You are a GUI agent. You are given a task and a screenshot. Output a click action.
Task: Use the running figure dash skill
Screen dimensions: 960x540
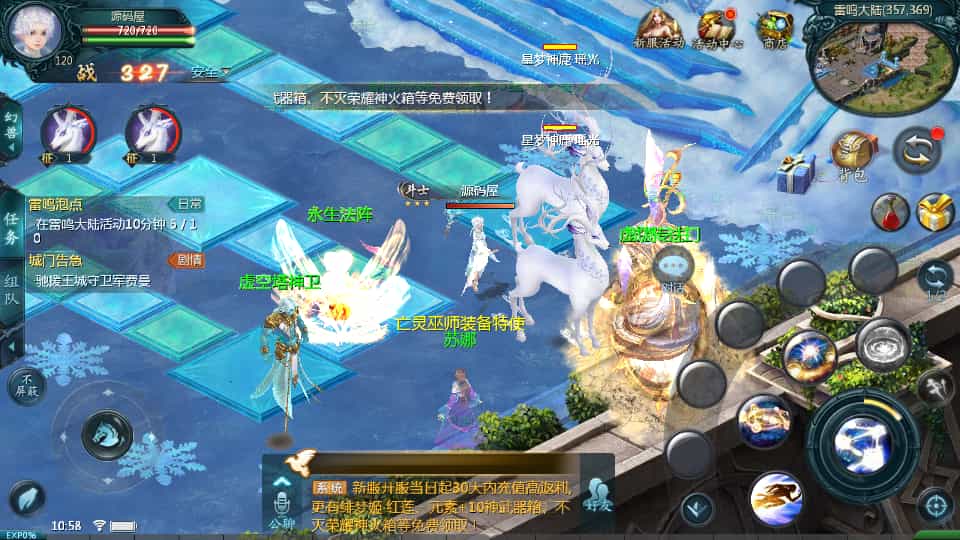(776, 497)
